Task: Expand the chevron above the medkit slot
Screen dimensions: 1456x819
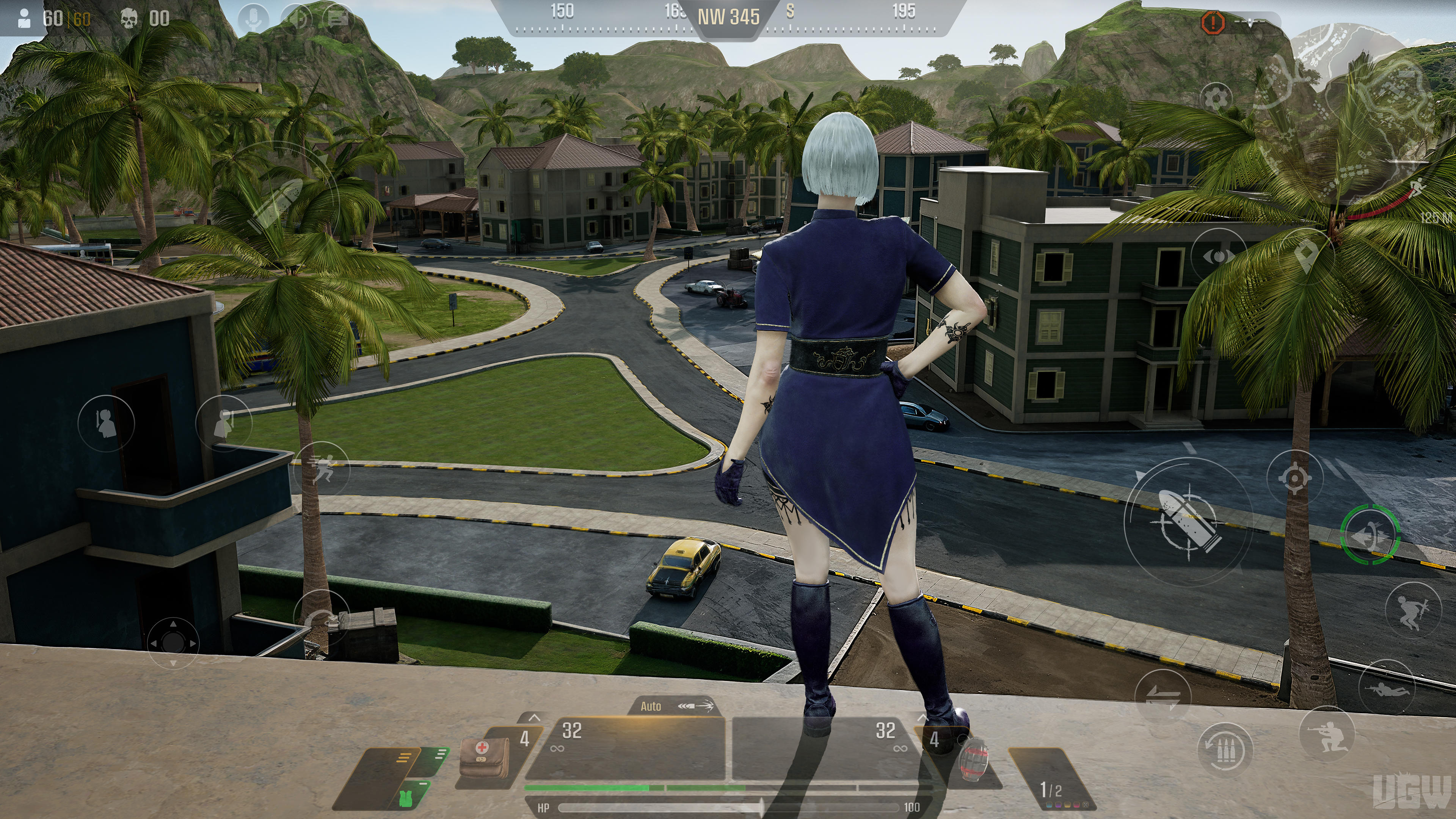Action: [534, 718]
